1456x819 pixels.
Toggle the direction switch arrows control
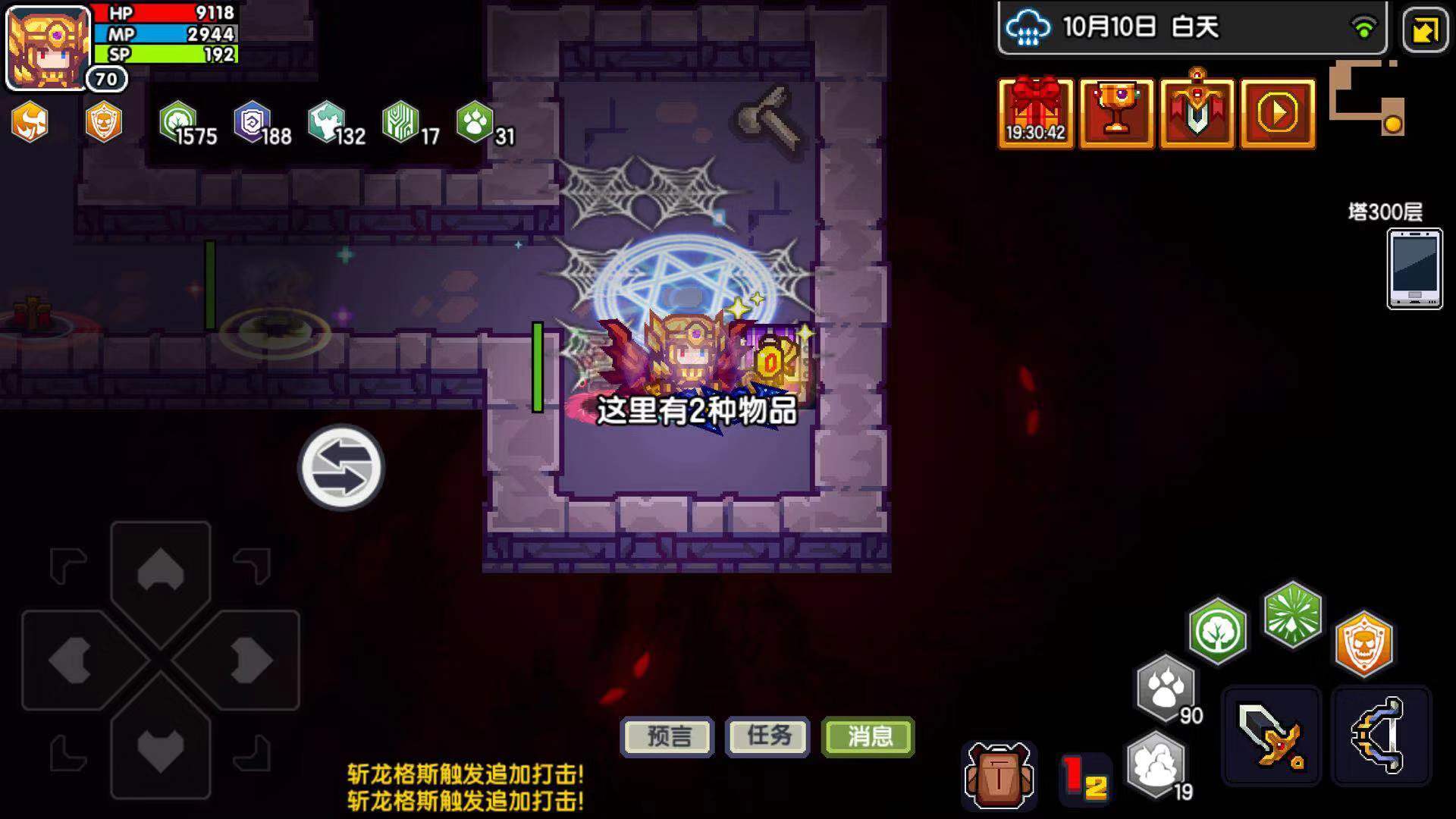pos(340,468)
